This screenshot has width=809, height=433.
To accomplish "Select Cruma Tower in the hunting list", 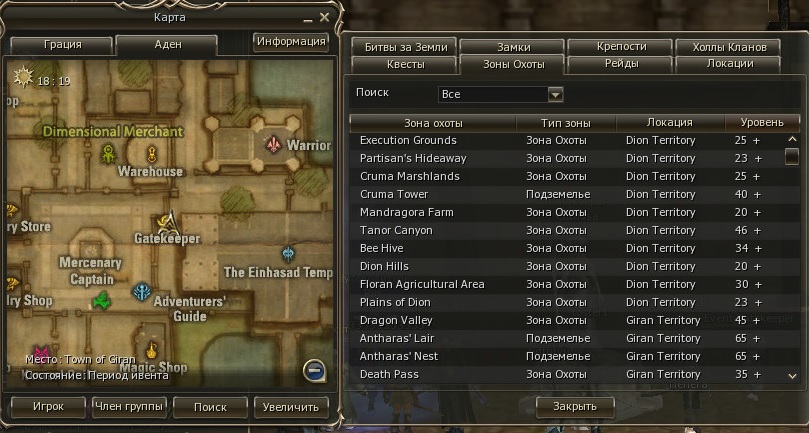I will pos(394,194).
